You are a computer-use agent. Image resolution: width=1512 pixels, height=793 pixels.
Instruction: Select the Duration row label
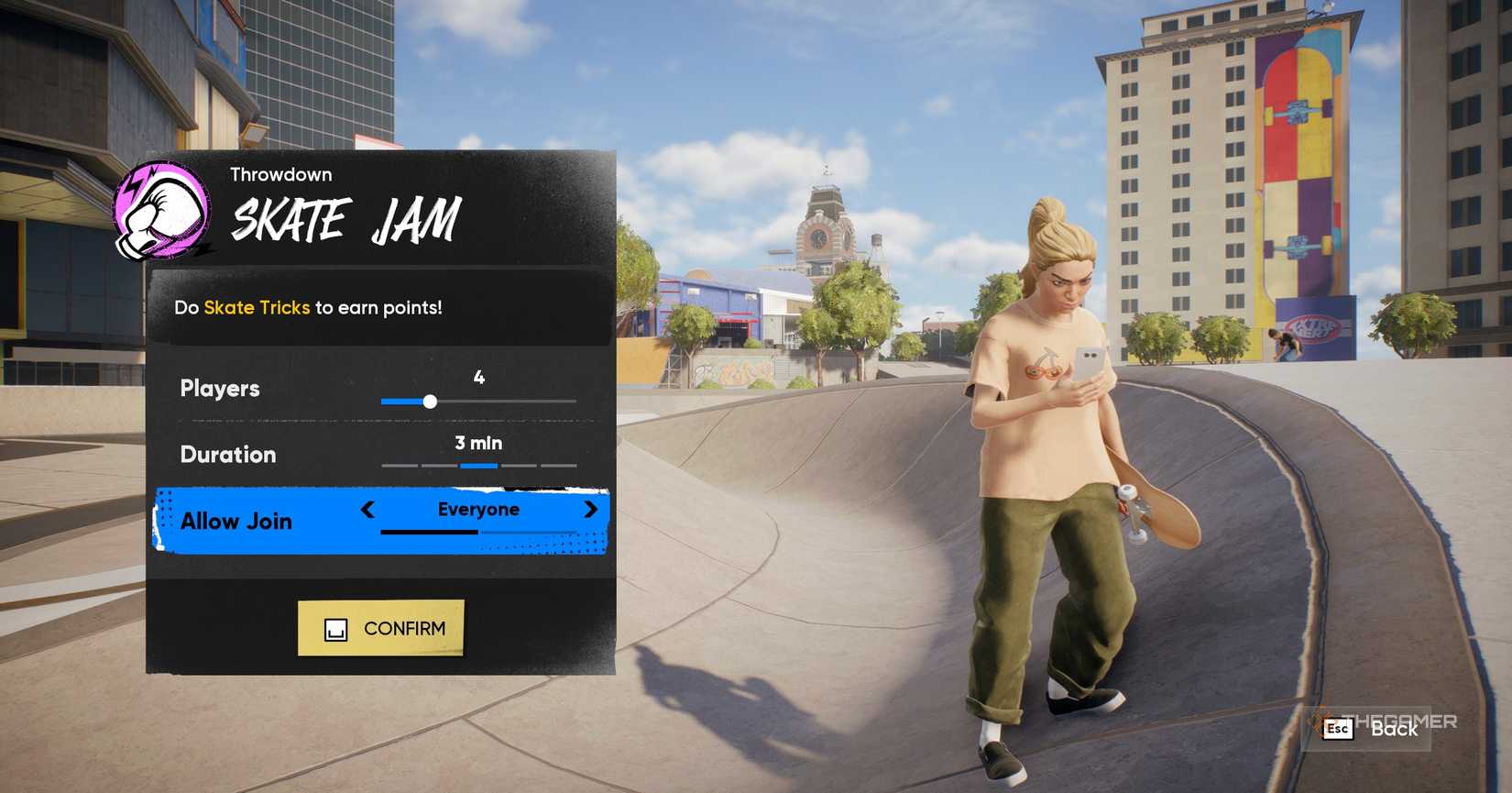tap(227, 455)
